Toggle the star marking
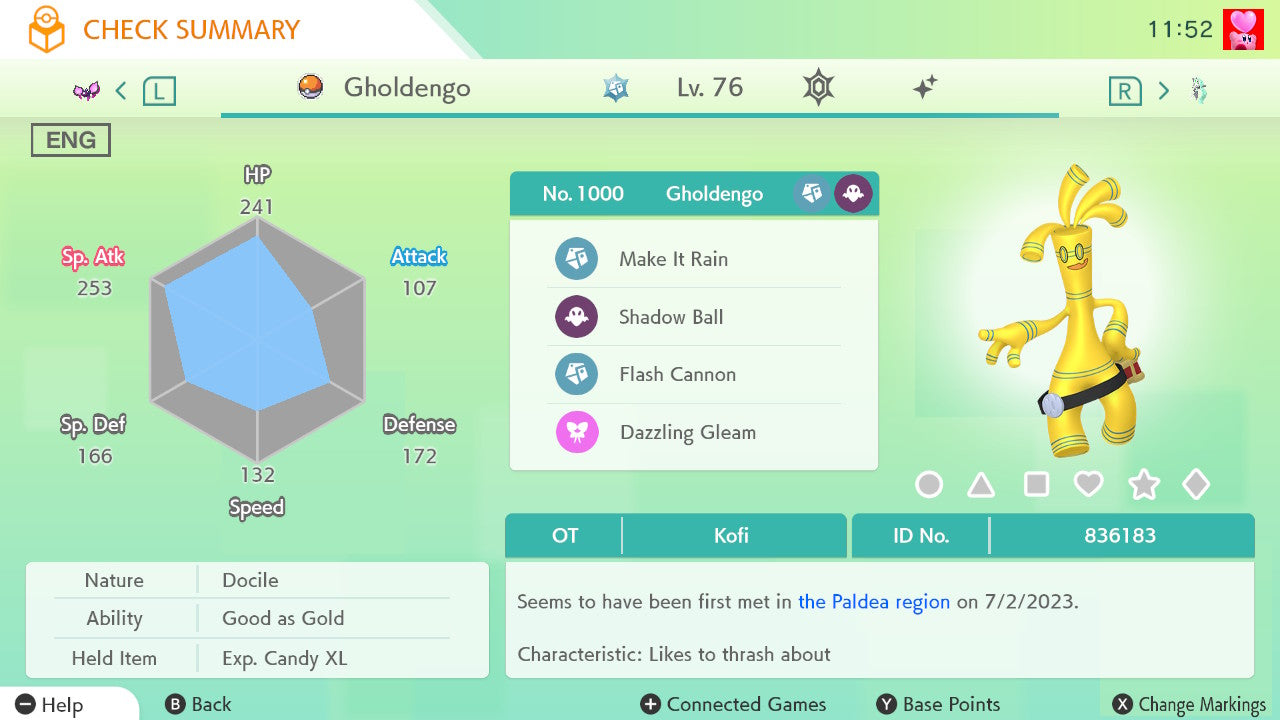The height and width of the screenshot is (720, 1280). (1143, 485)
